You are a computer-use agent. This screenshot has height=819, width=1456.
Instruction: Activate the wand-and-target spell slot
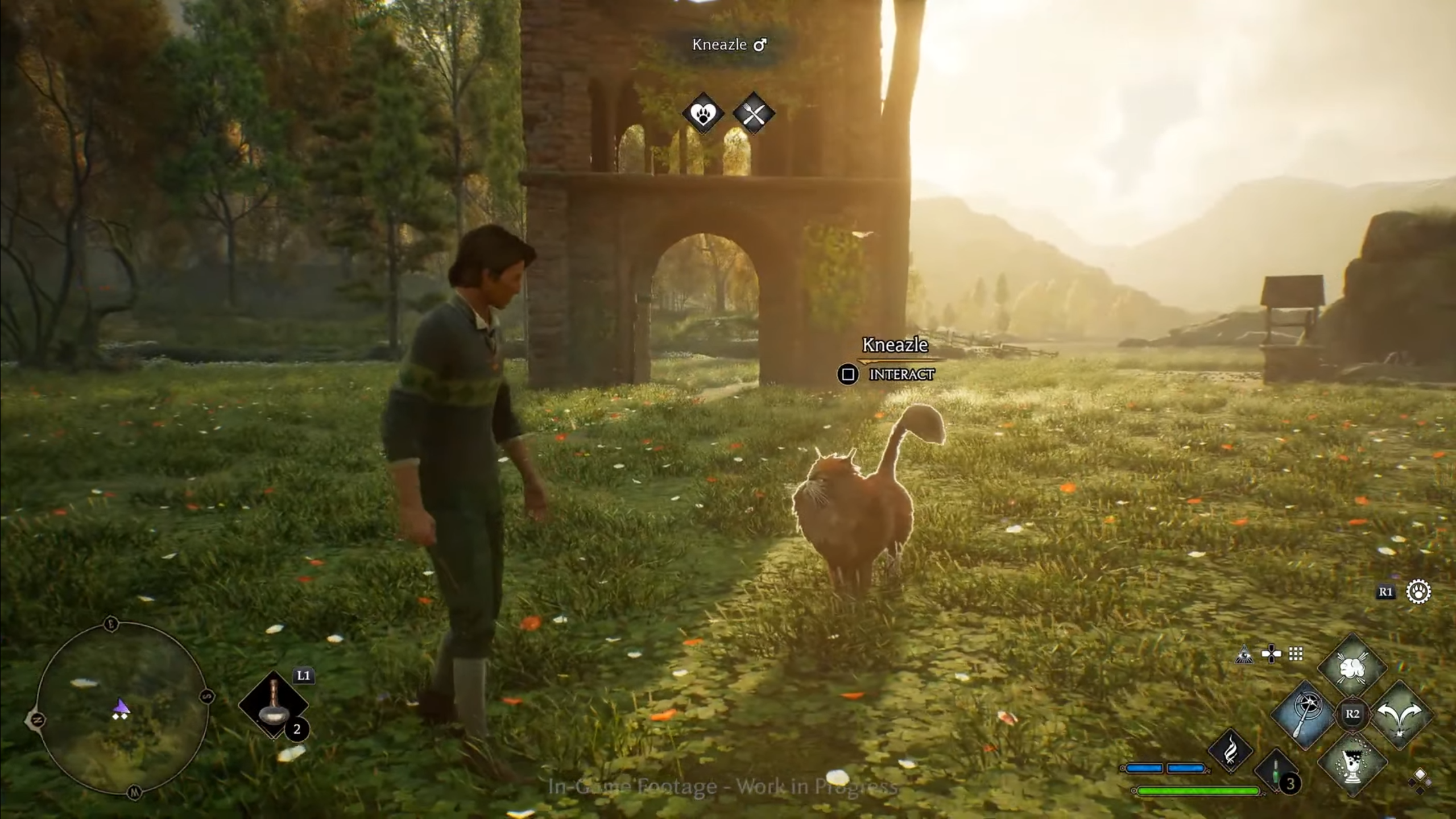[1306, 714]
